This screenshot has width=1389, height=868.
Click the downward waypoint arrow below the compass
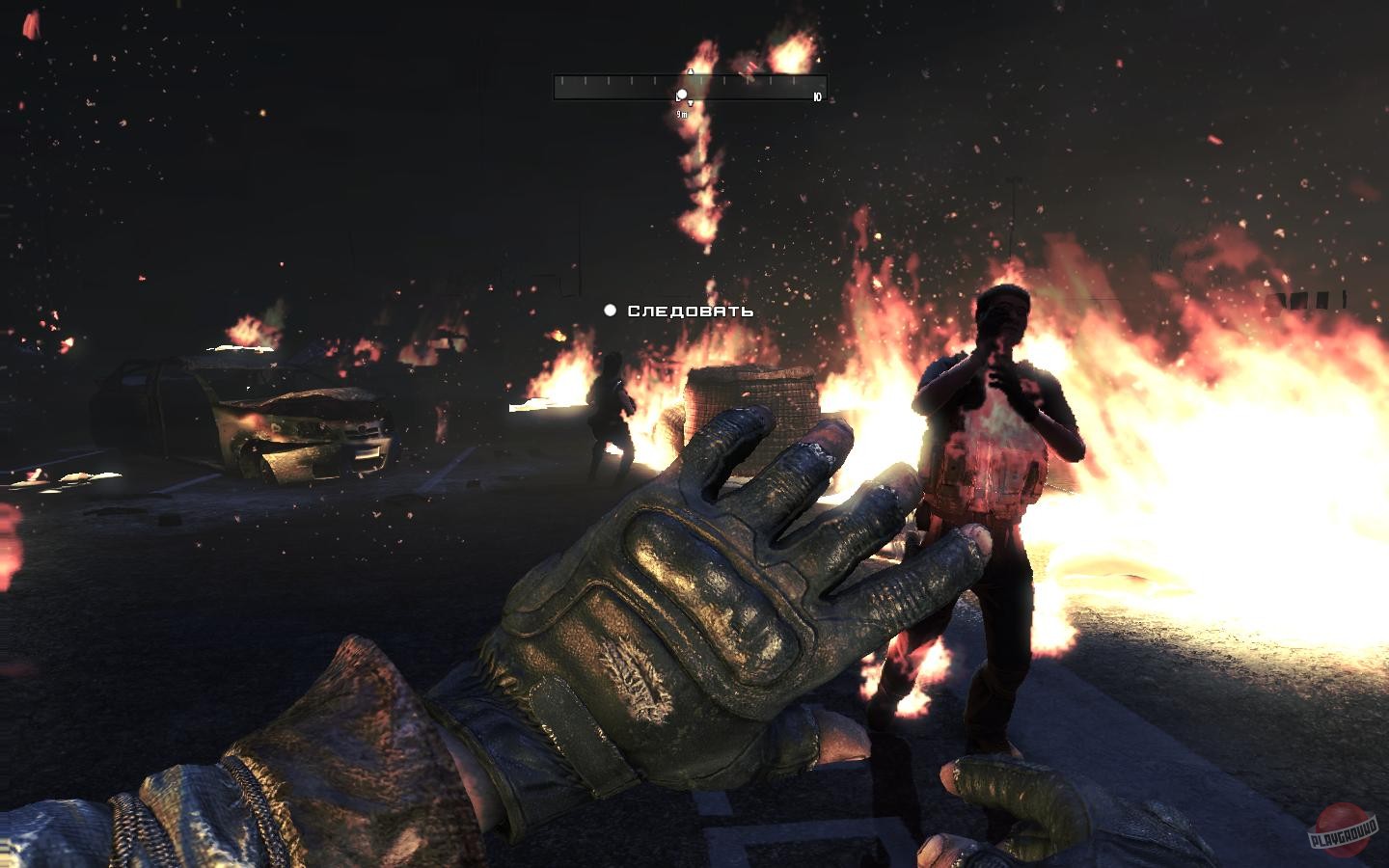pyautogui.click(x=690, y=101)
